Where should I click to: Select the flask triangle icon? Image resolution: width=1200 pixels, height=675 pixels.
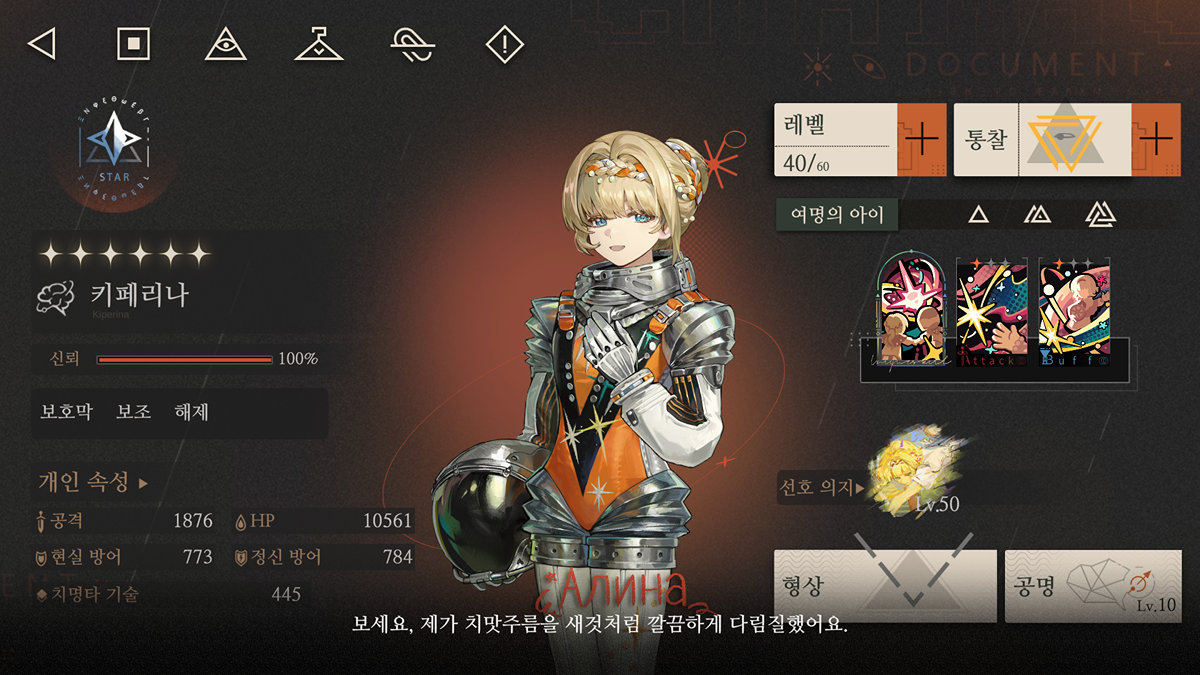[319, 44]
